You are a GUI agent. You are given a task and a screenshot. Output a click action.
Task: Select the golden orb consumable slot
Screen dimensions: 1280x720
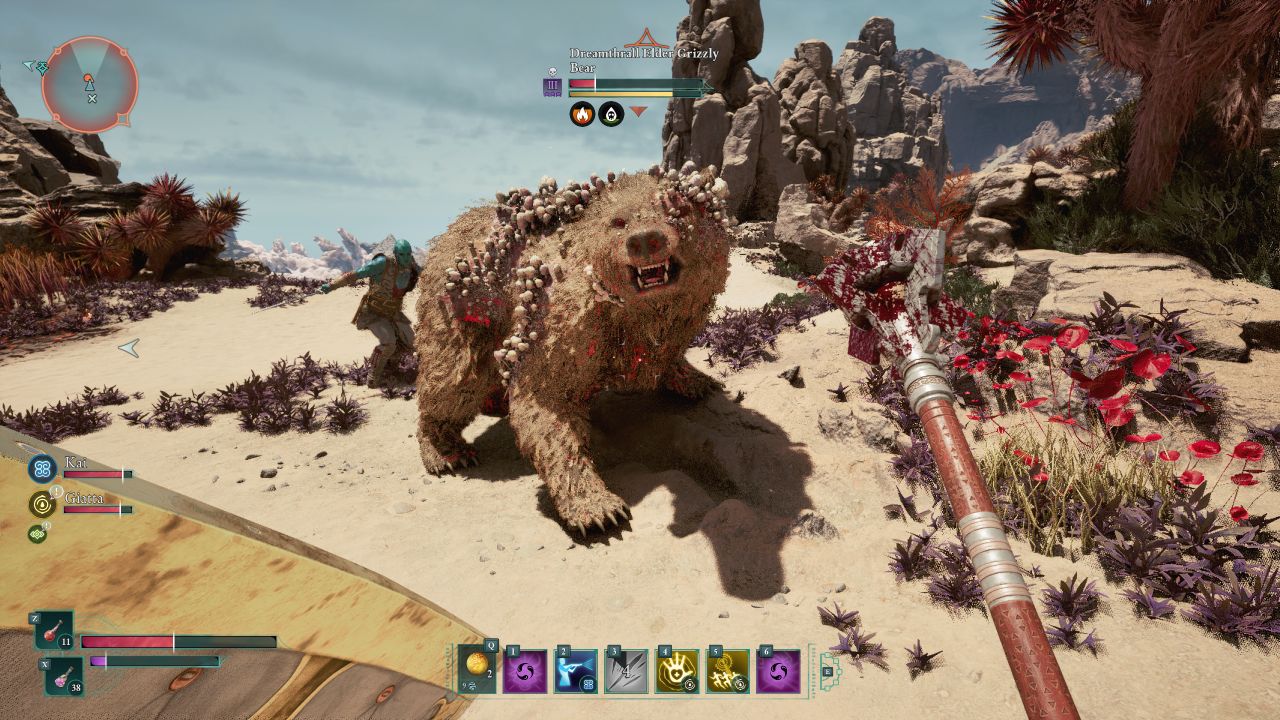(477, 669)
